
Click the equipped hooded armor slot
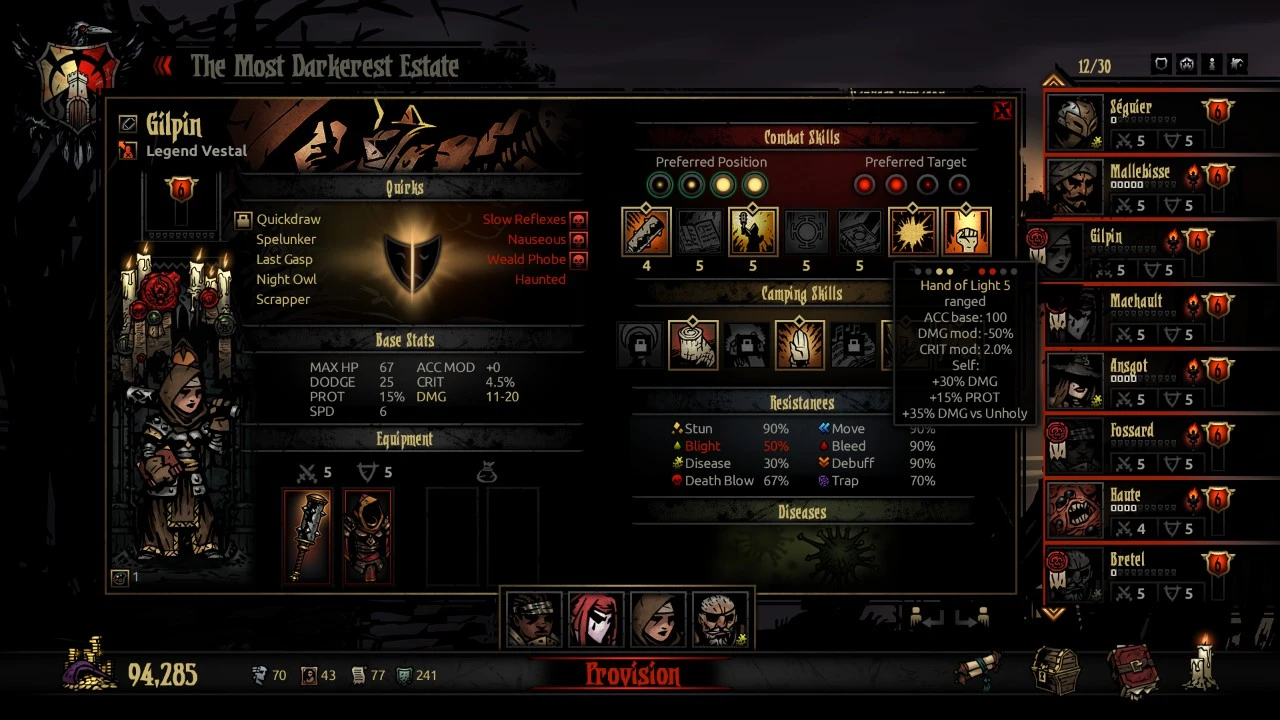[x=368, y=536]
